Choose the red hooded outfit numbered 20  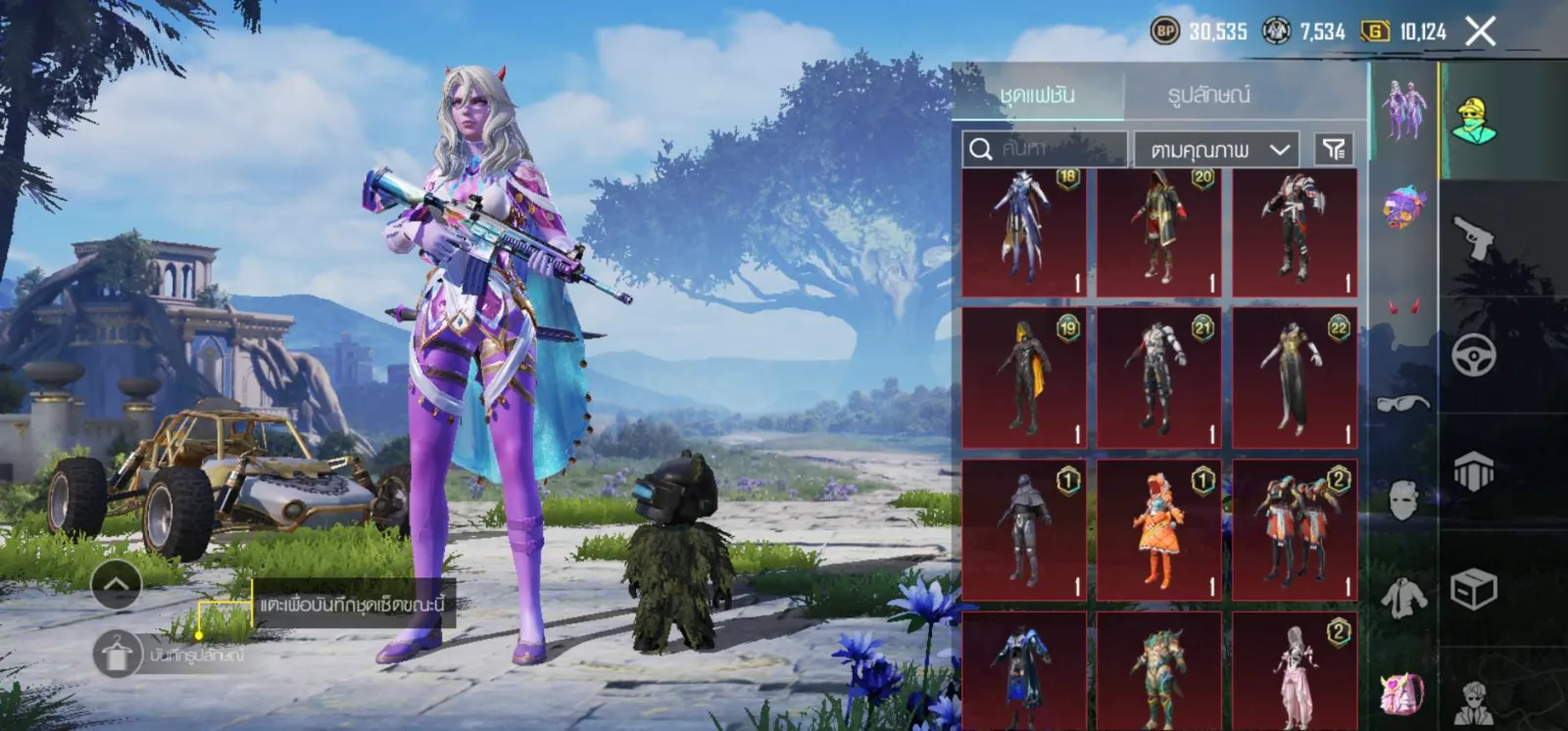(1158, 232)
